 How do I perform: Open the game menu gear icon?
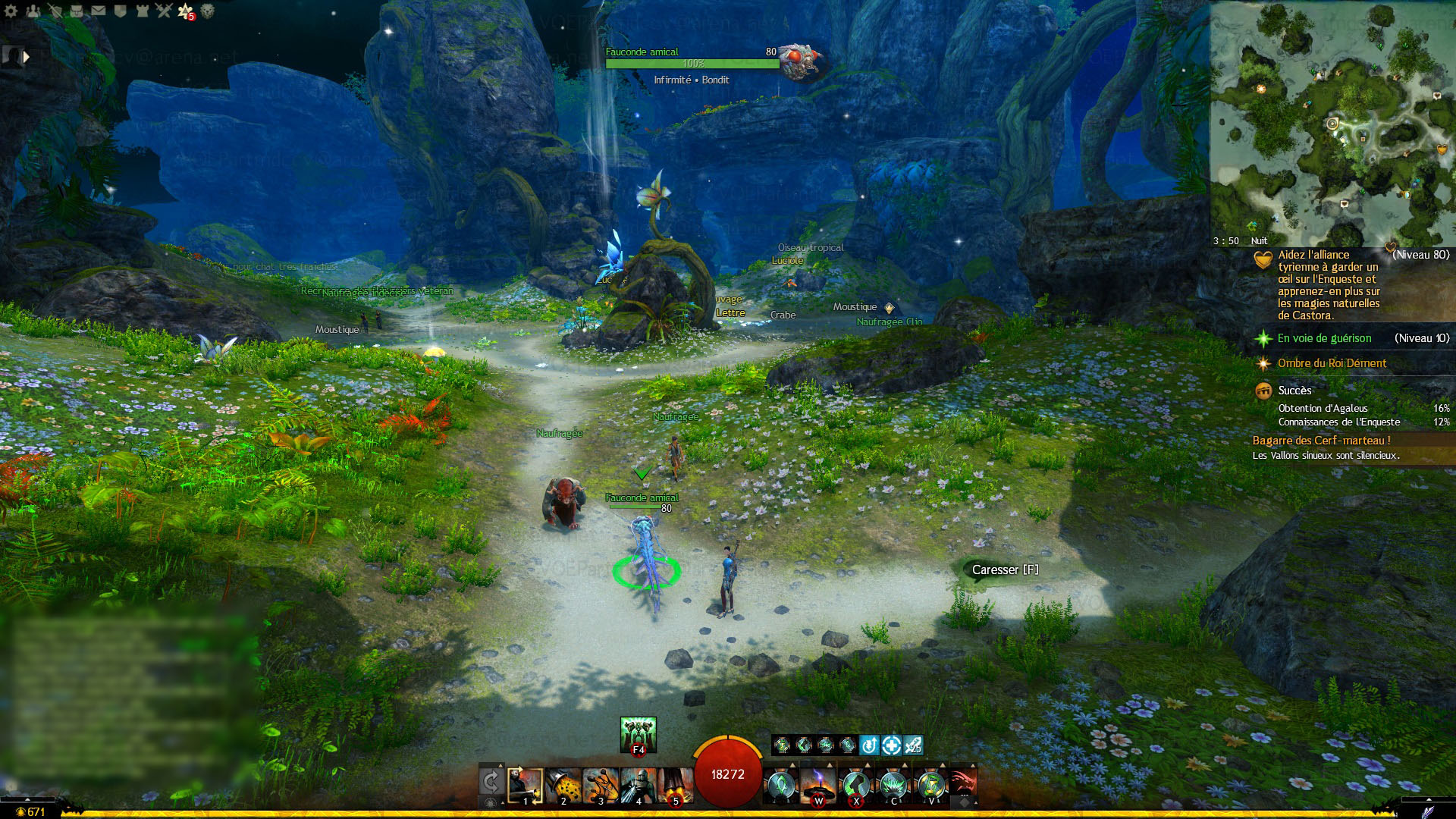point(11,11)
